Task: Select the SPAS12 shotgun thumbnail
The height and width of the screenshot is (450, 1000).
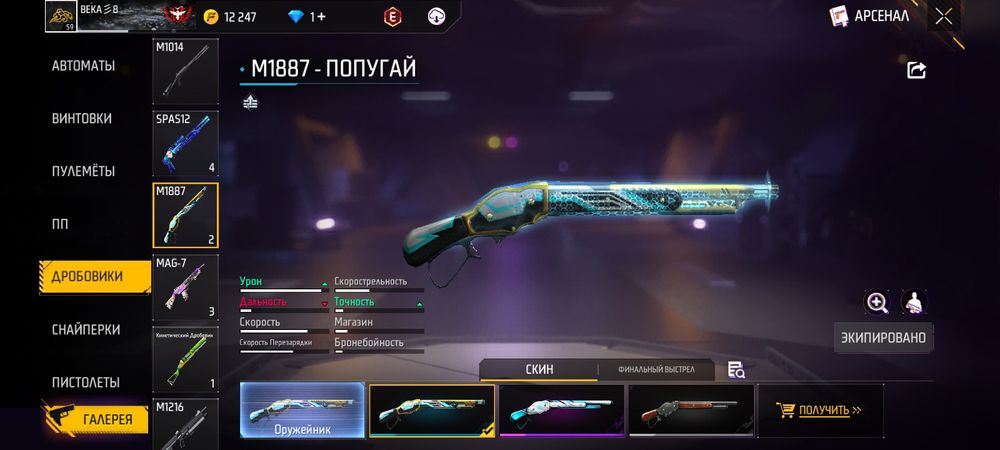Action: (x=185, y=143)
